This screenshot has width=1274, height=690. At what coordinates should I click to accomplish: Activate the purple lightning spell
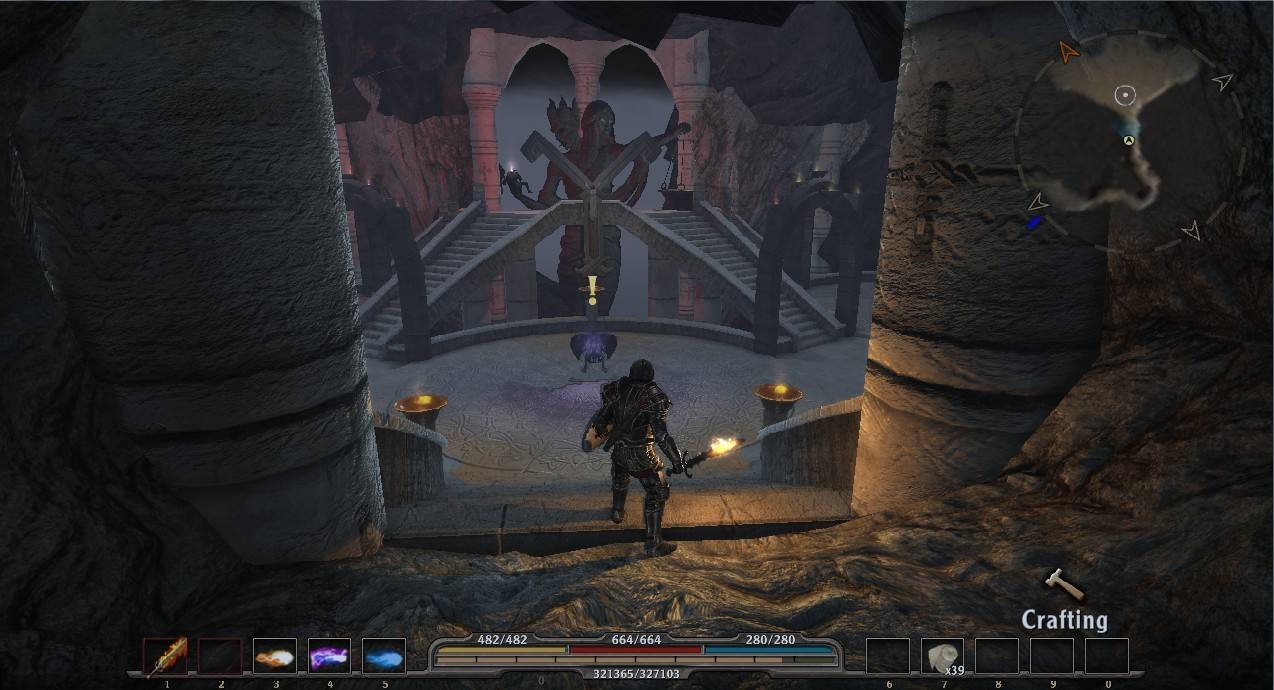pyautogui.click(x=329, y=657)
